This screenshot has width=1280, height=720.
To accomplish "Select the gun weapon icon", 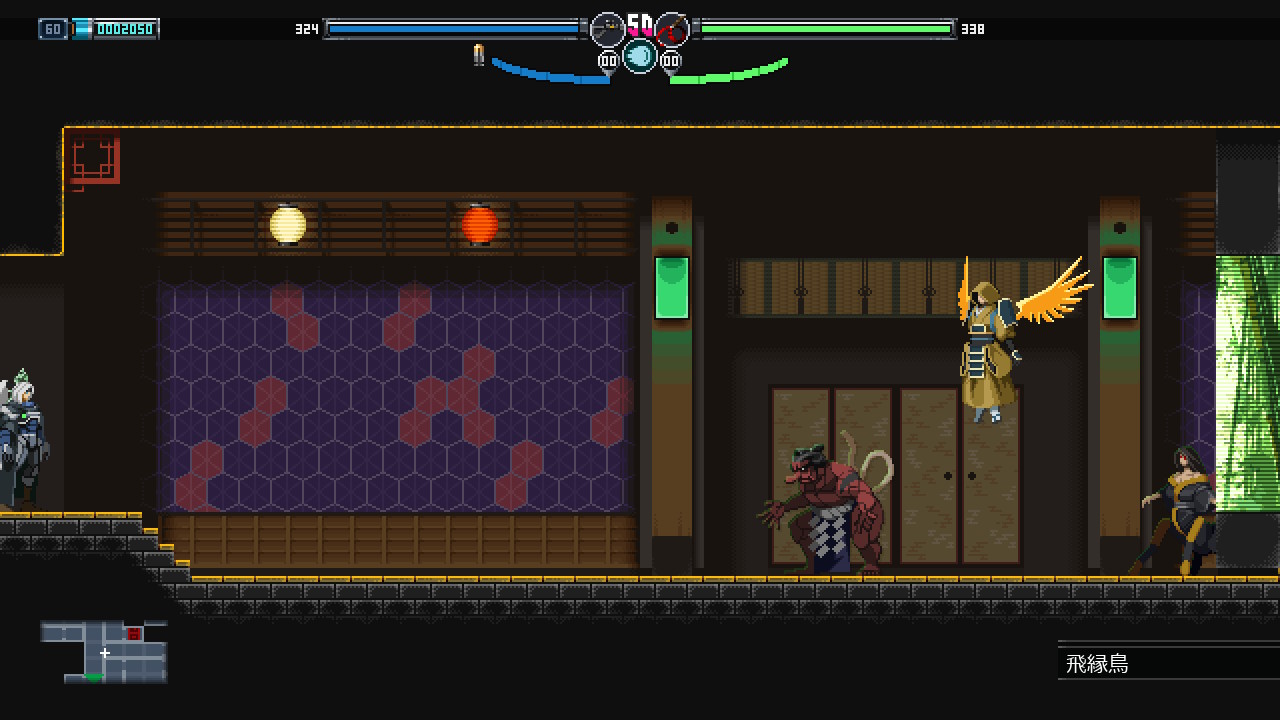I will pos(607,29).
